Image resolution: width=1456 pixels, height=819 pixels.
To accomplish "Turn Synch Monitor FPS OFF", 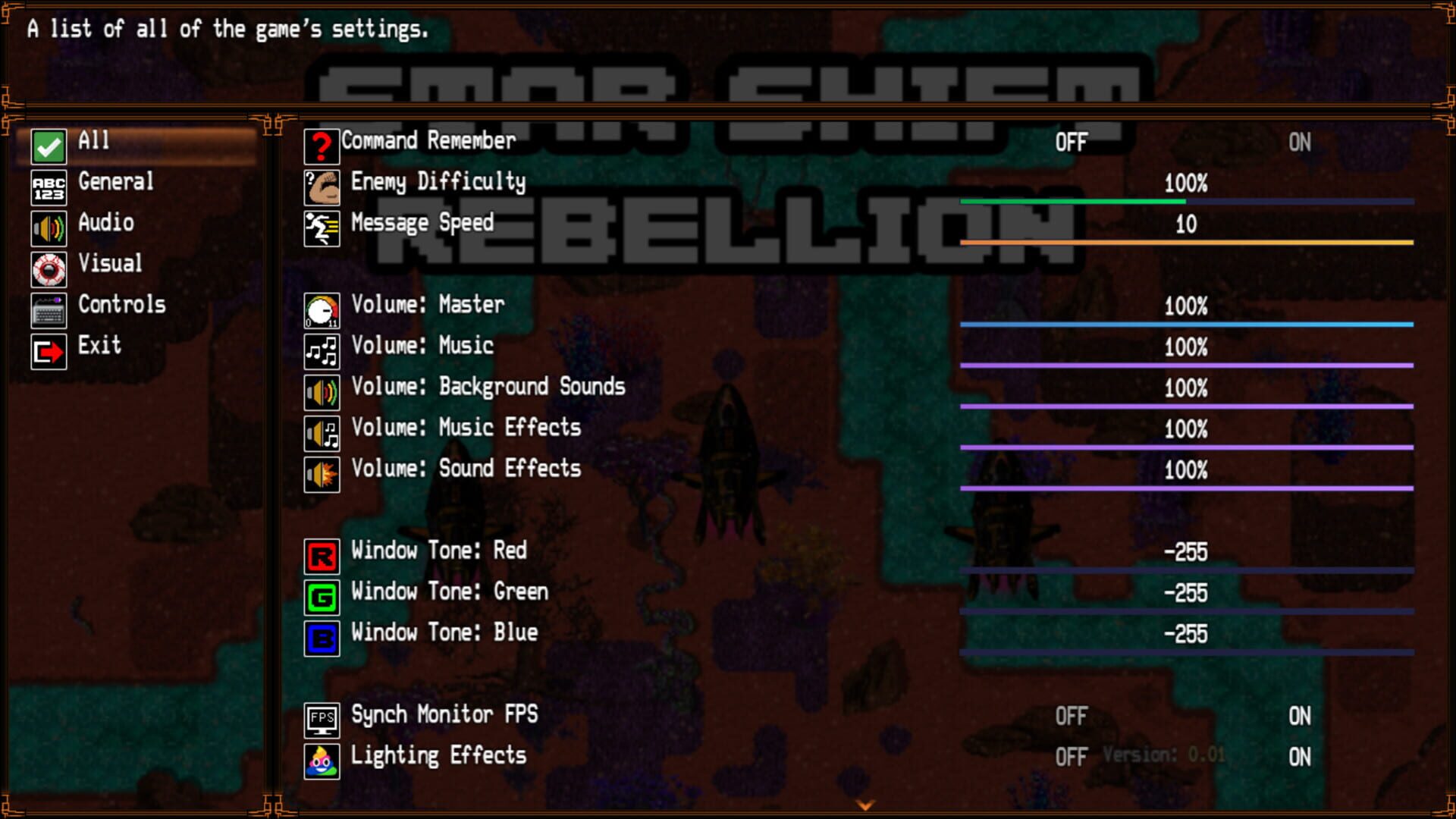I will click(x=1072, y=716).
